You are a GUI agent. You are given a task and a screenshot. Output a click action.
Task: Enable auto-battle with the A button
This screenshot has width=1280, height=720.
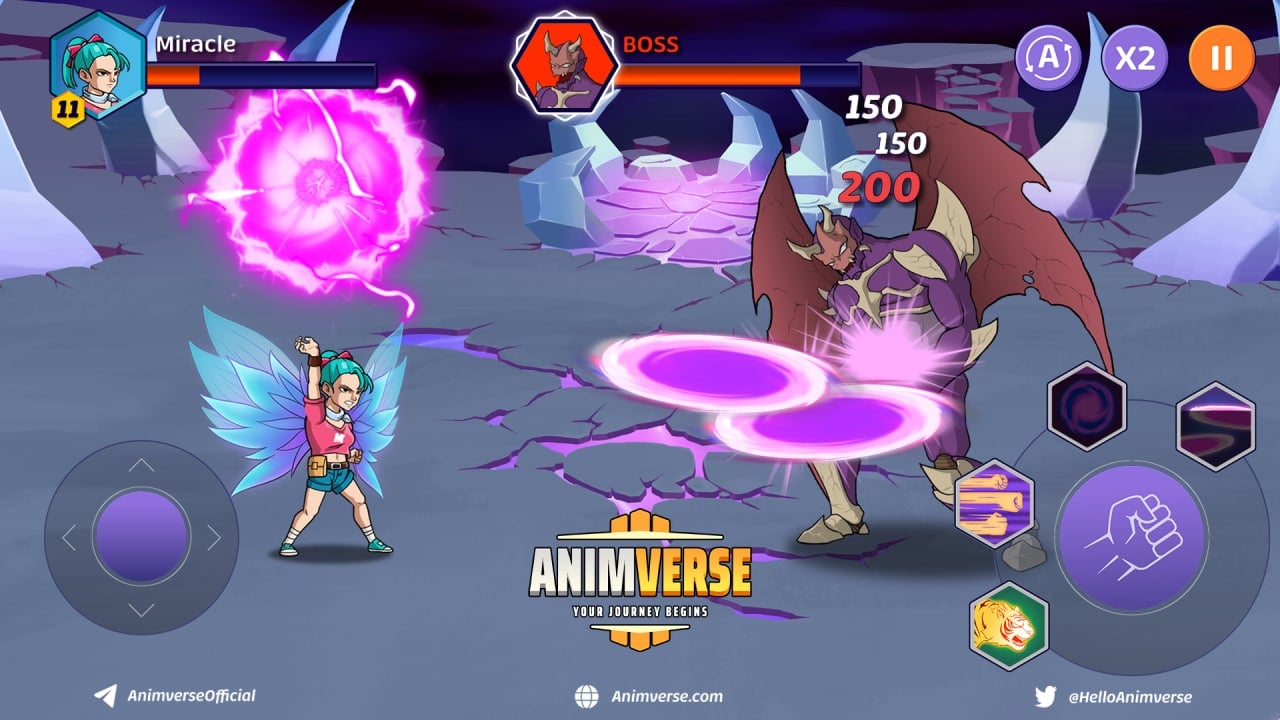1048,57
